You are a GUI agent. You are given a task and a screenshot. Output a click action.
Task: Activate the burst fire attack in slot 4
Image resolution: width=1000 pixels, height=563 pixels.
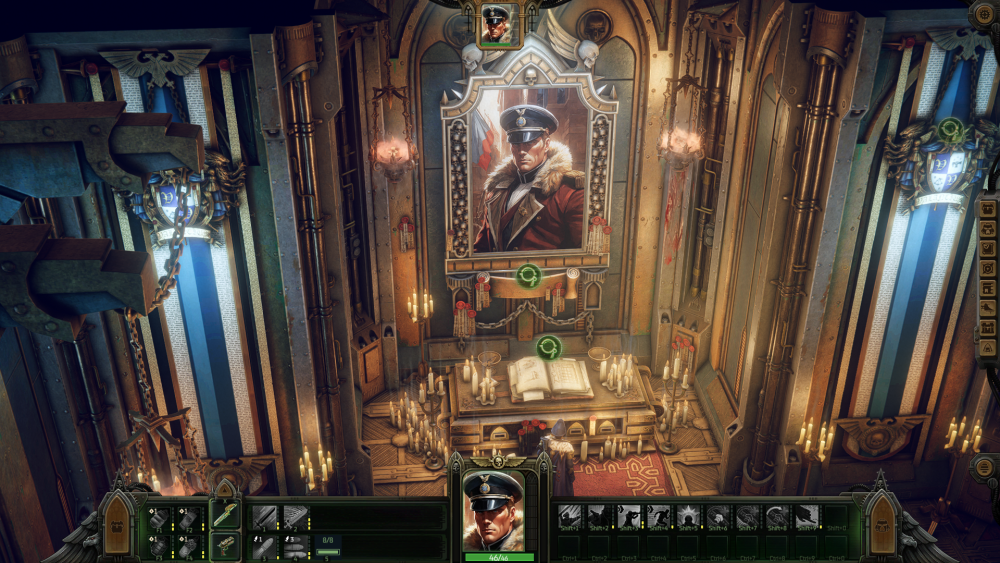tap(295, 546)
